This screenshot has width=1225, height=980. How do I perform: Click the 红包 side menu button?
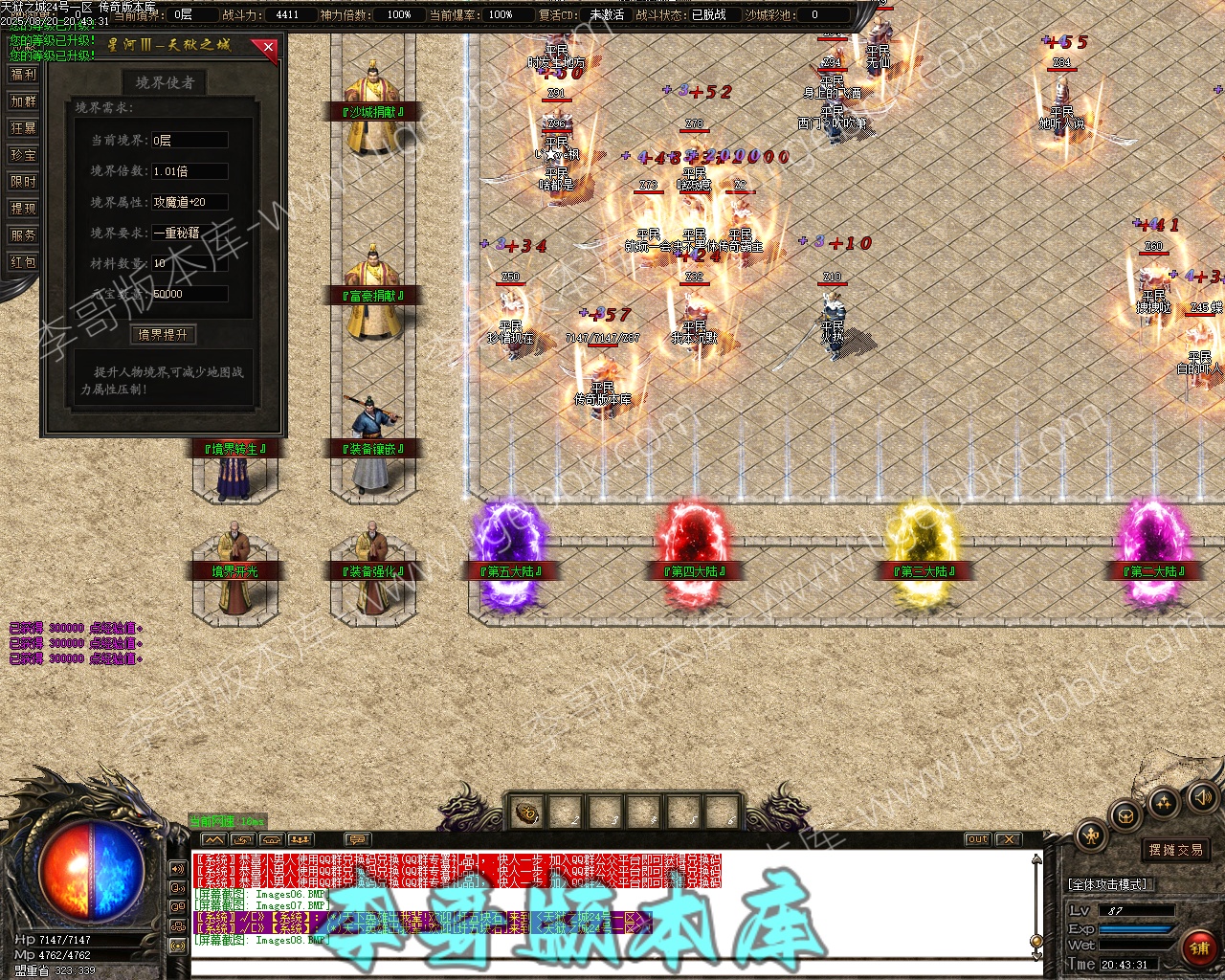point(23,262)
